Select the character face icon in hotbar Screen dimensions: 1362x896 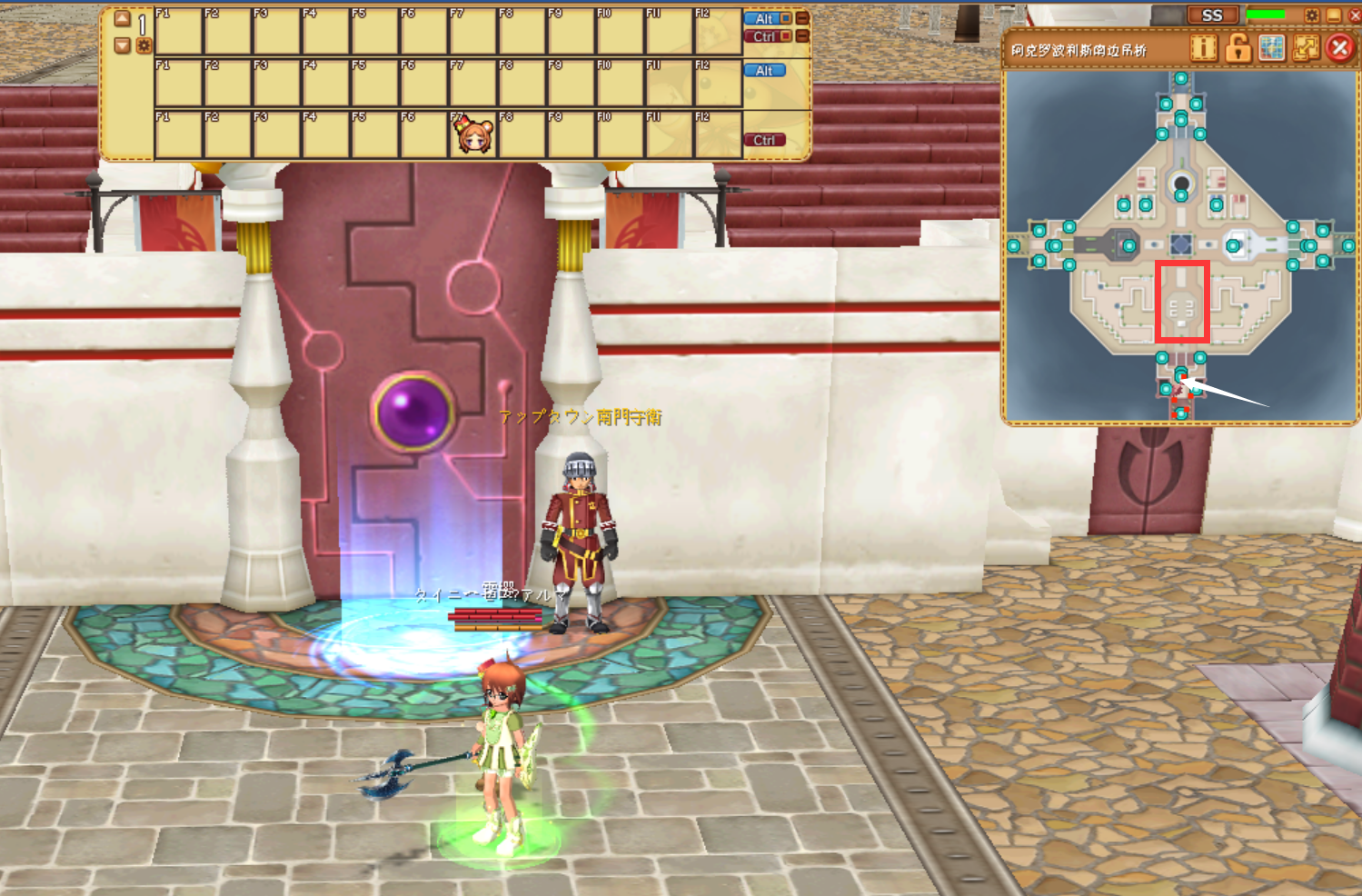point(473,135)
